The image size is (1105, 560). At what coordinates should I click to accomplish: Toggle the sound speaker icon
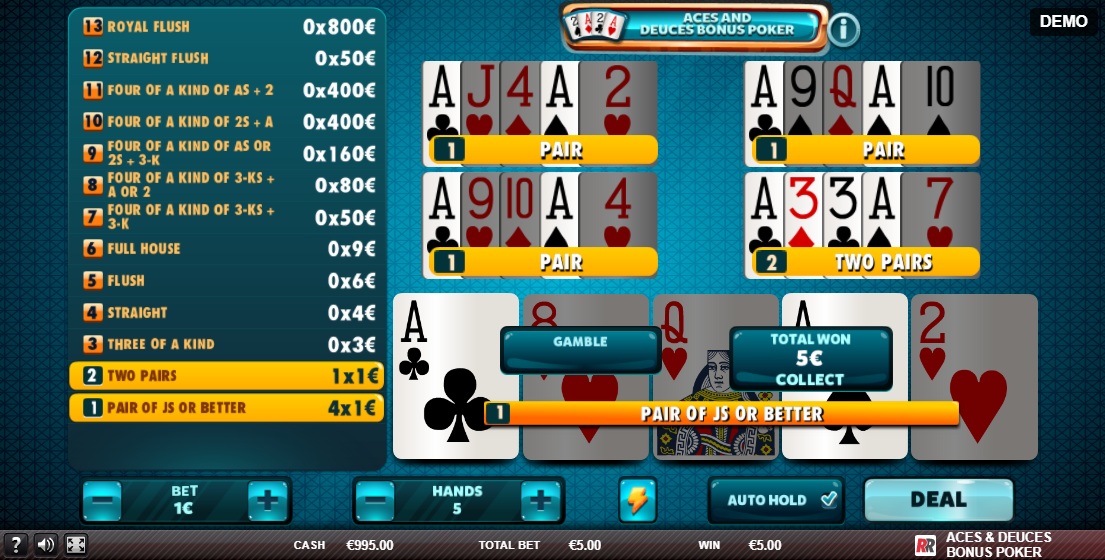pos(46,545)
